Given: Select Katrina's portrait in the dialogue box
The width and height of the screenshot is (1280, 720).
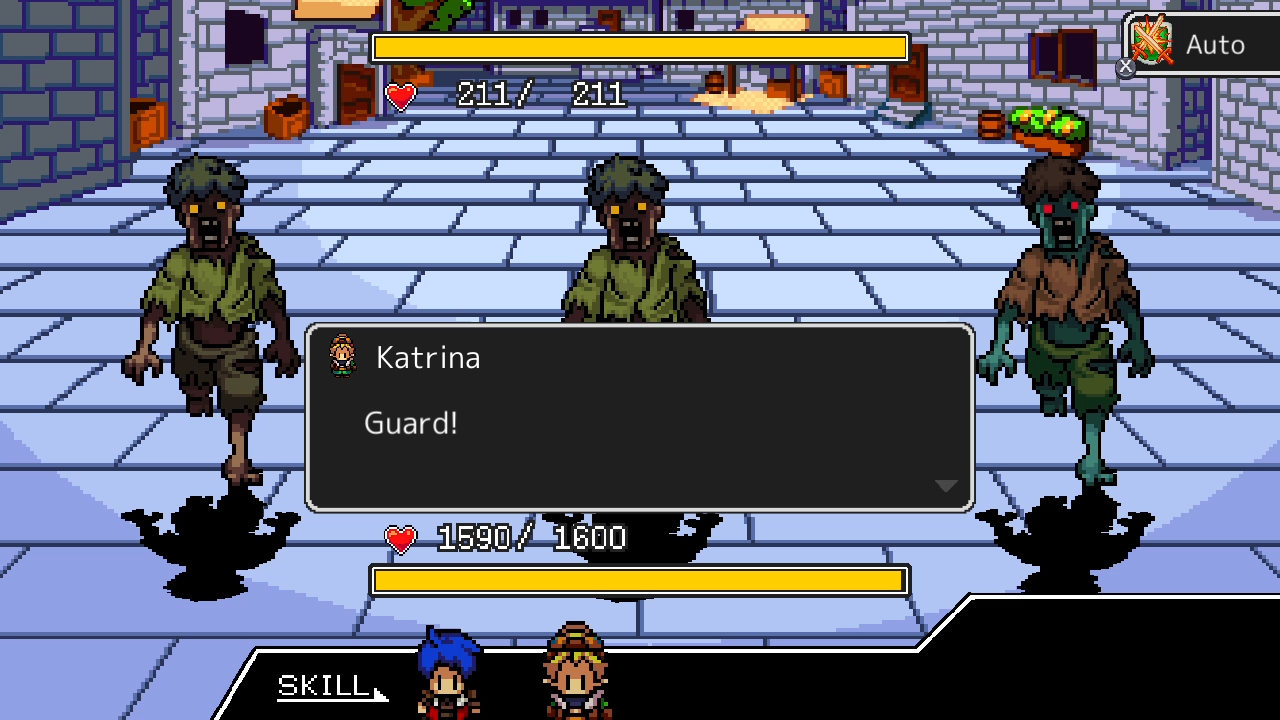Looking at the screenshot, I should point(344,357).
